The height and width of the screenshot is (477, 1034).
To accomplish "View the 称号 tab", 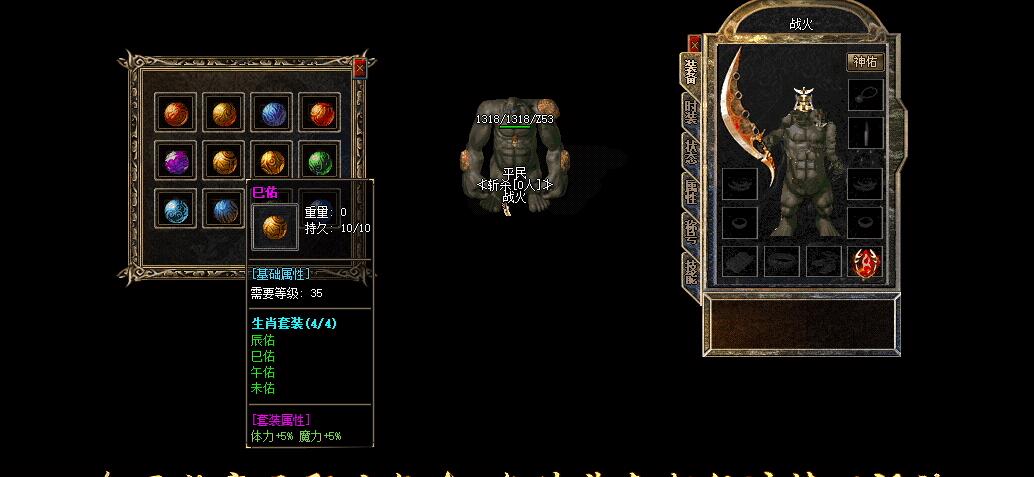I will [691, 229].
